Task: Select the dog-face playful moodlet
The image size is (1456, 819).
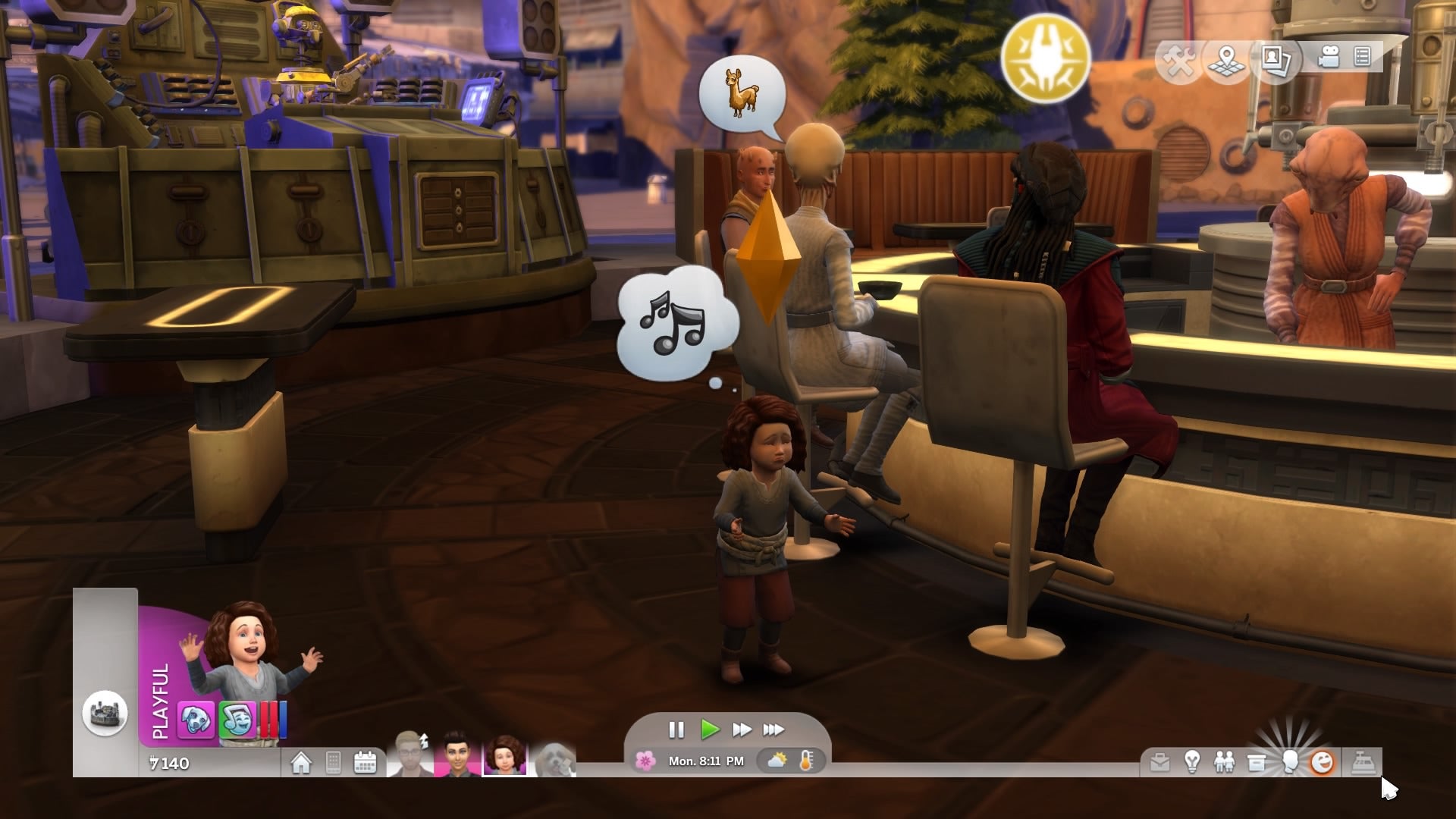Action: tap(196, 719)
